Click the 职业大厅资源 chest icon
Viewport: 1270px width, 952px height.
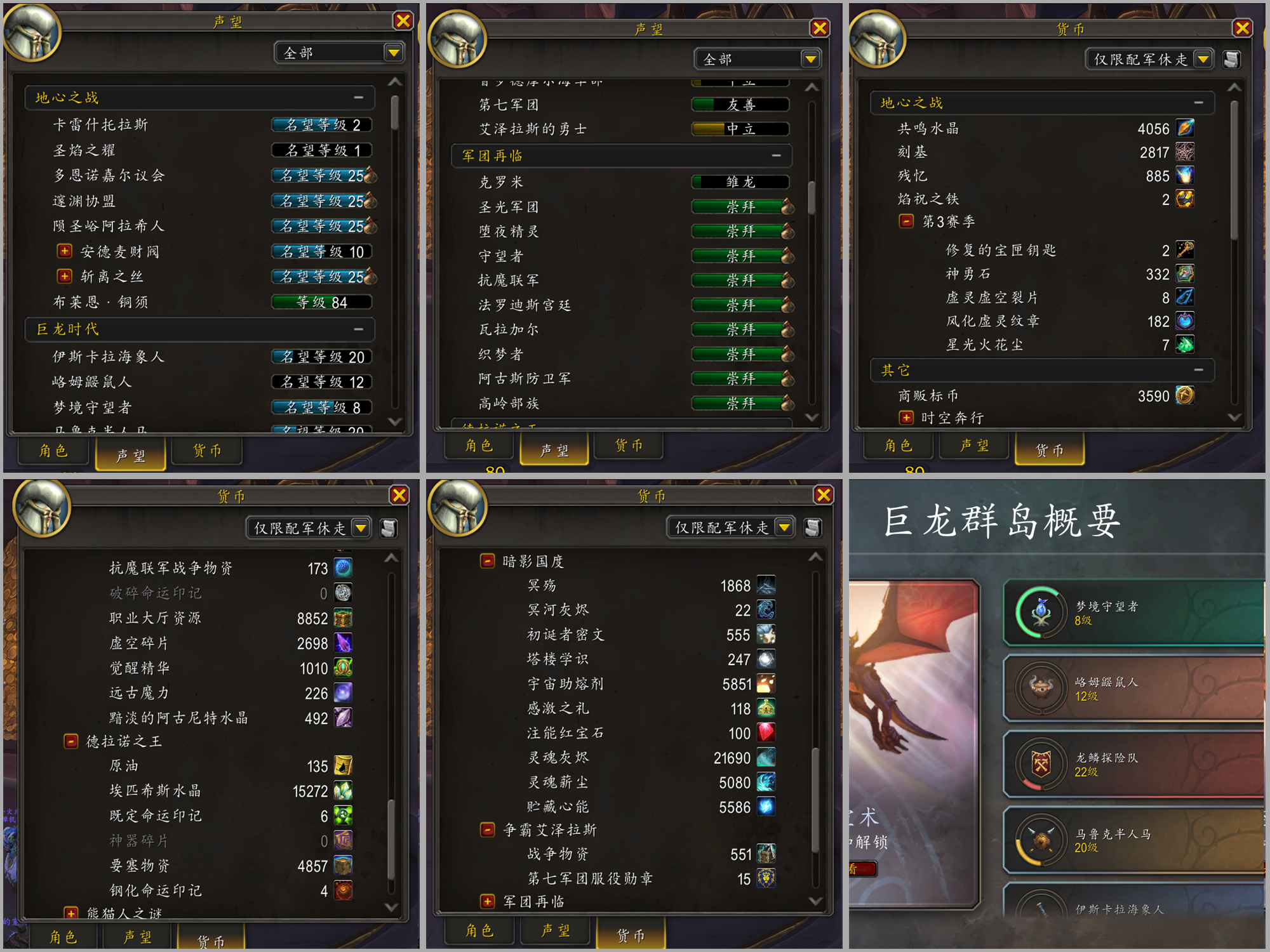click(x=342, y=618)
